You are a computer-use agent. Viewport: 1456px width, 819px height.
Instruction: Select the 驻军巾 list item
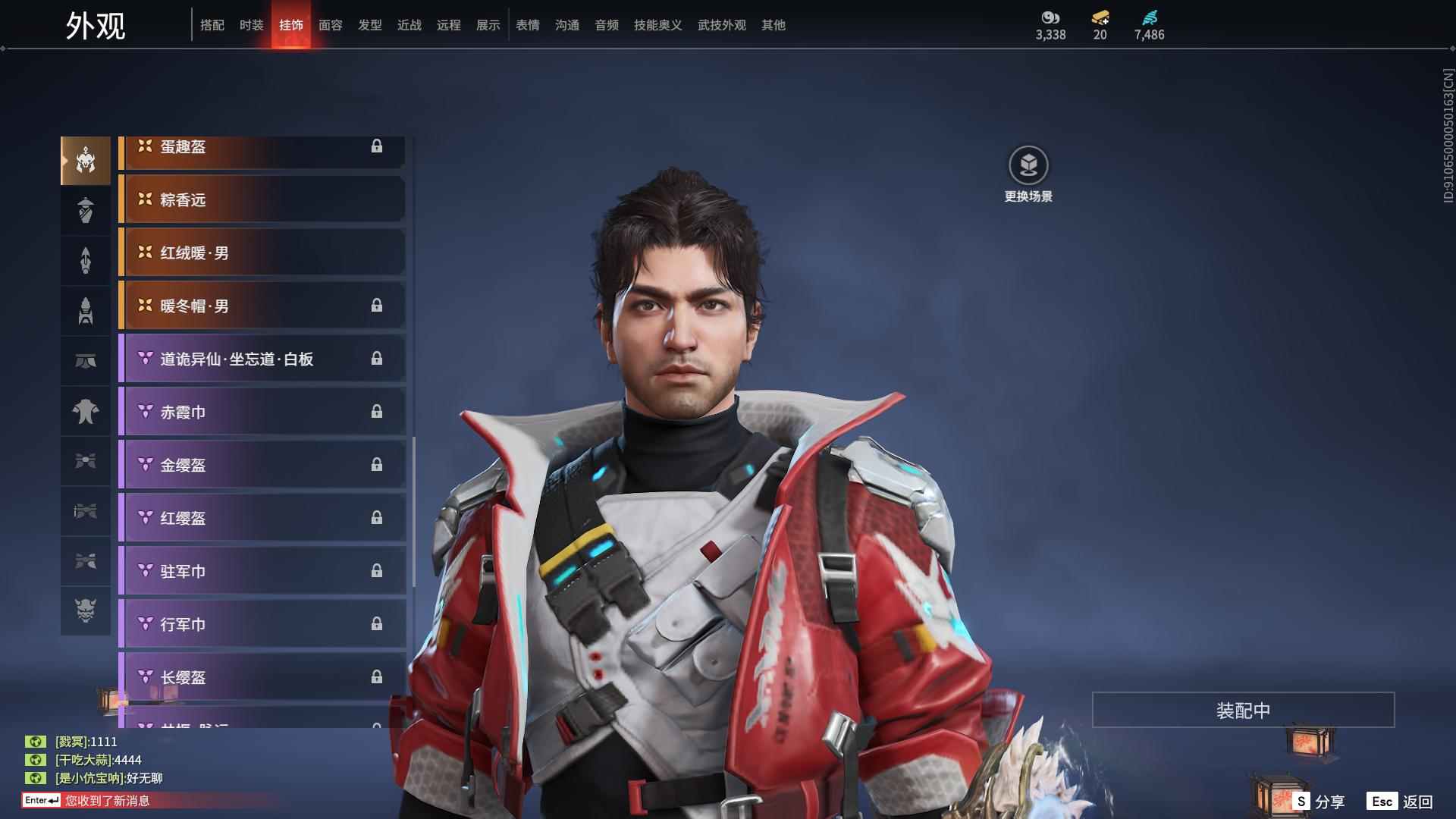[262, 571]
